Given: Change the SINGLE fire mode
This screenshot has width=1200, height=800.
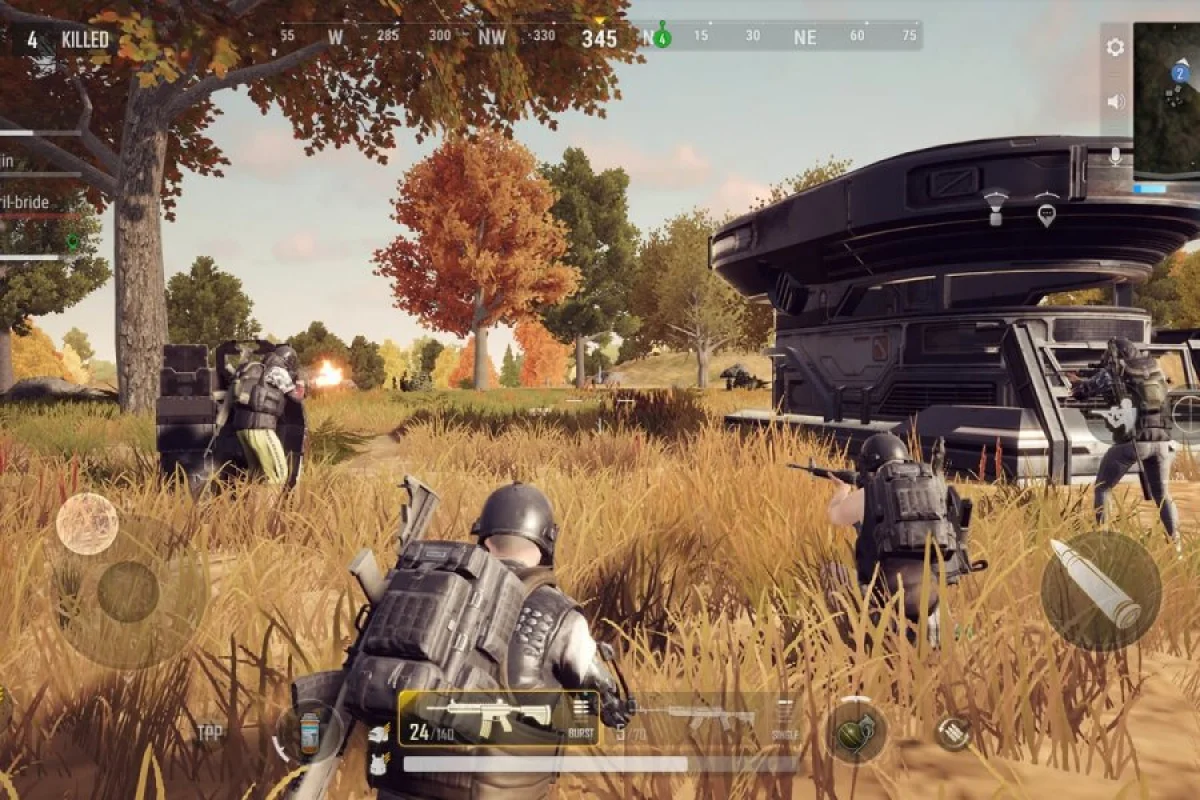Looking at the screenshot, I should (785, 718).
